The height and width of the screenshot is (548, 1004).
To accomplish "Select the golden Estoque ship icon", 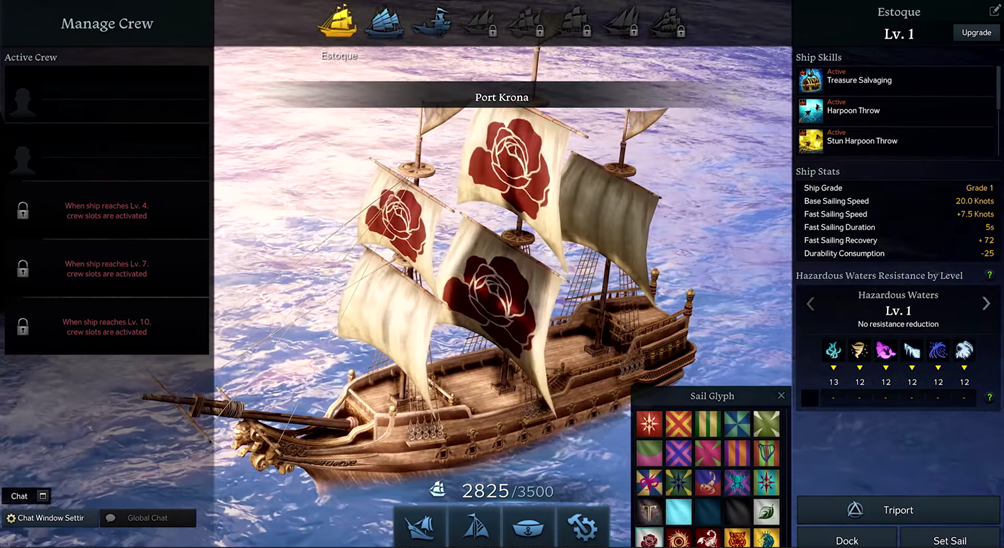I will [339, 21].
